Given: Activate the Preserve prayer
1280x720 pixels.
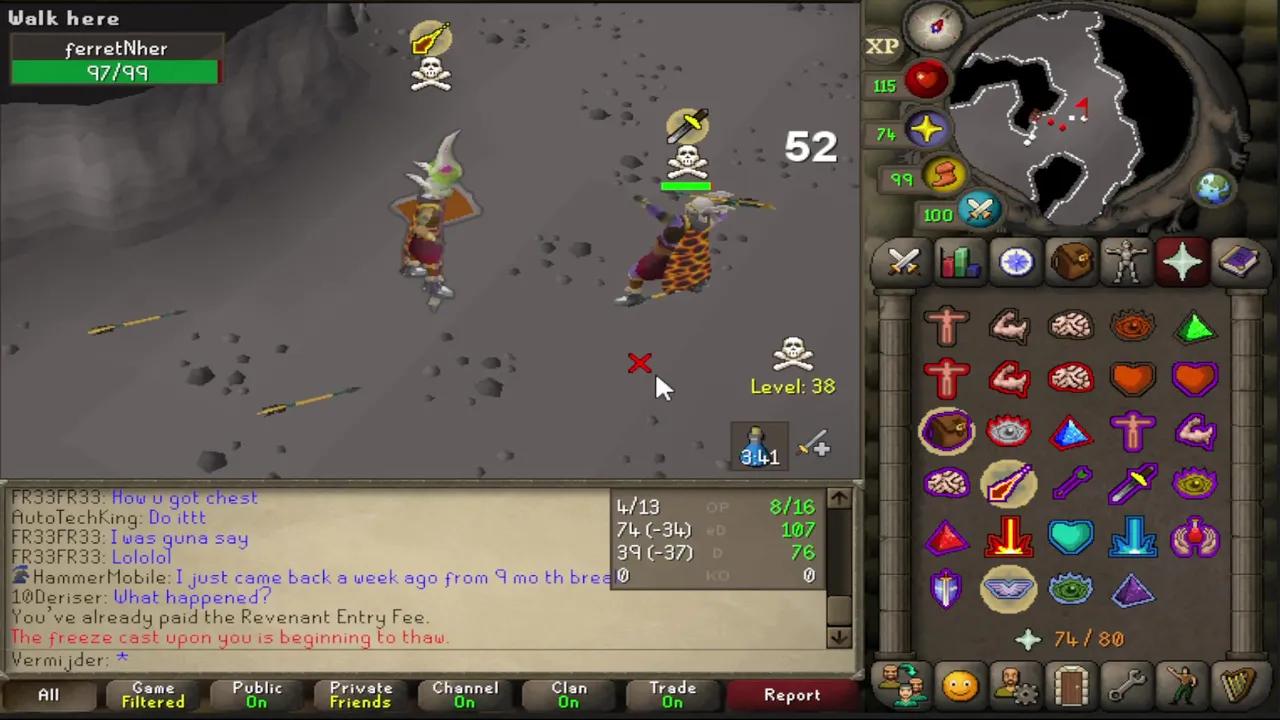Looking at the screenshot, I should coord(1196,537).
